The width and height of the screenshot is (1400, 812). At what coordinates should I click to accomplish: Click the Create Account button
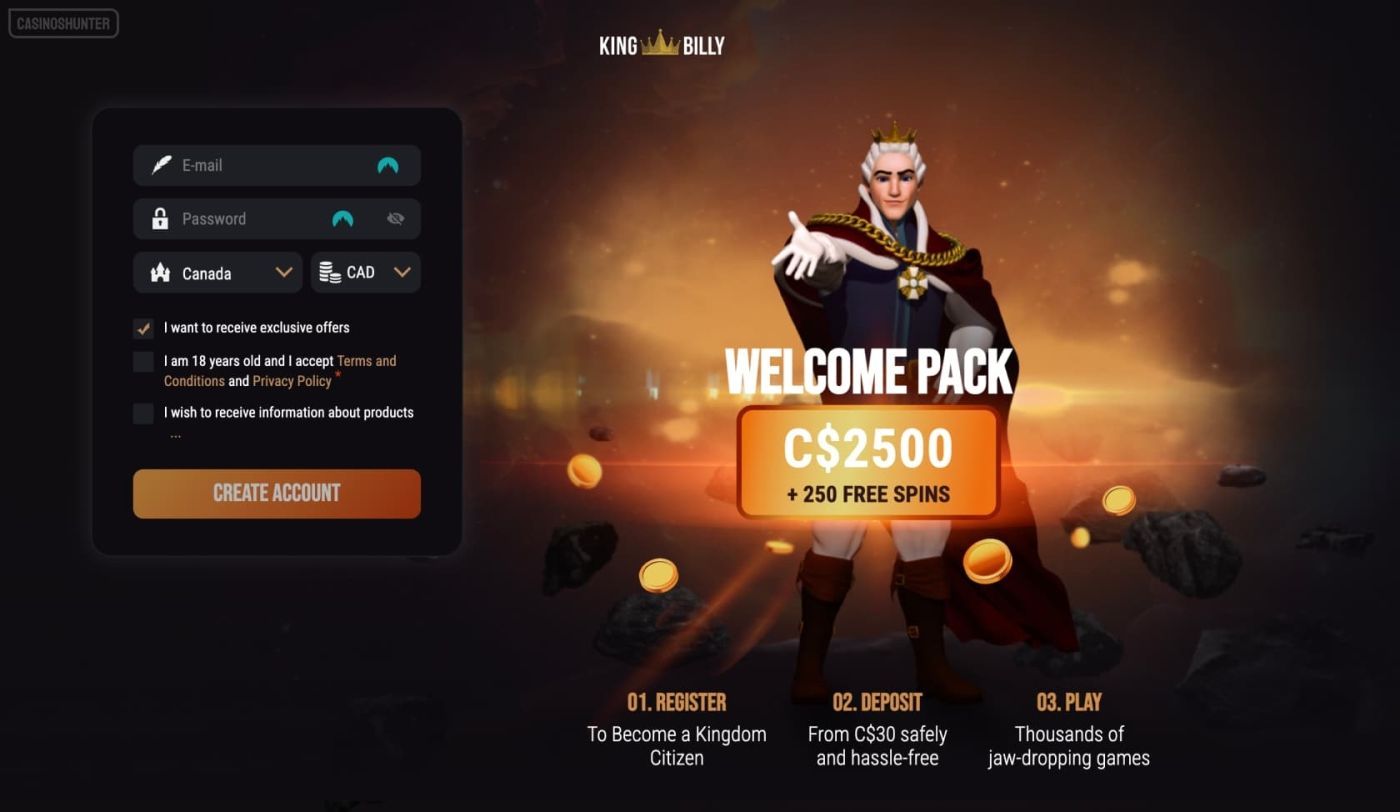point(276,493)
